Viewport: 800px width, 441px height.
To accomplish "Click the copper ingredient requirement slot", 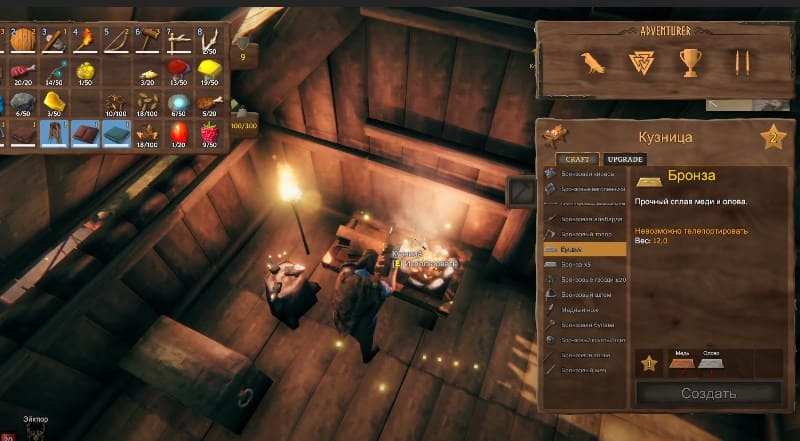I will tap(681, 364).
